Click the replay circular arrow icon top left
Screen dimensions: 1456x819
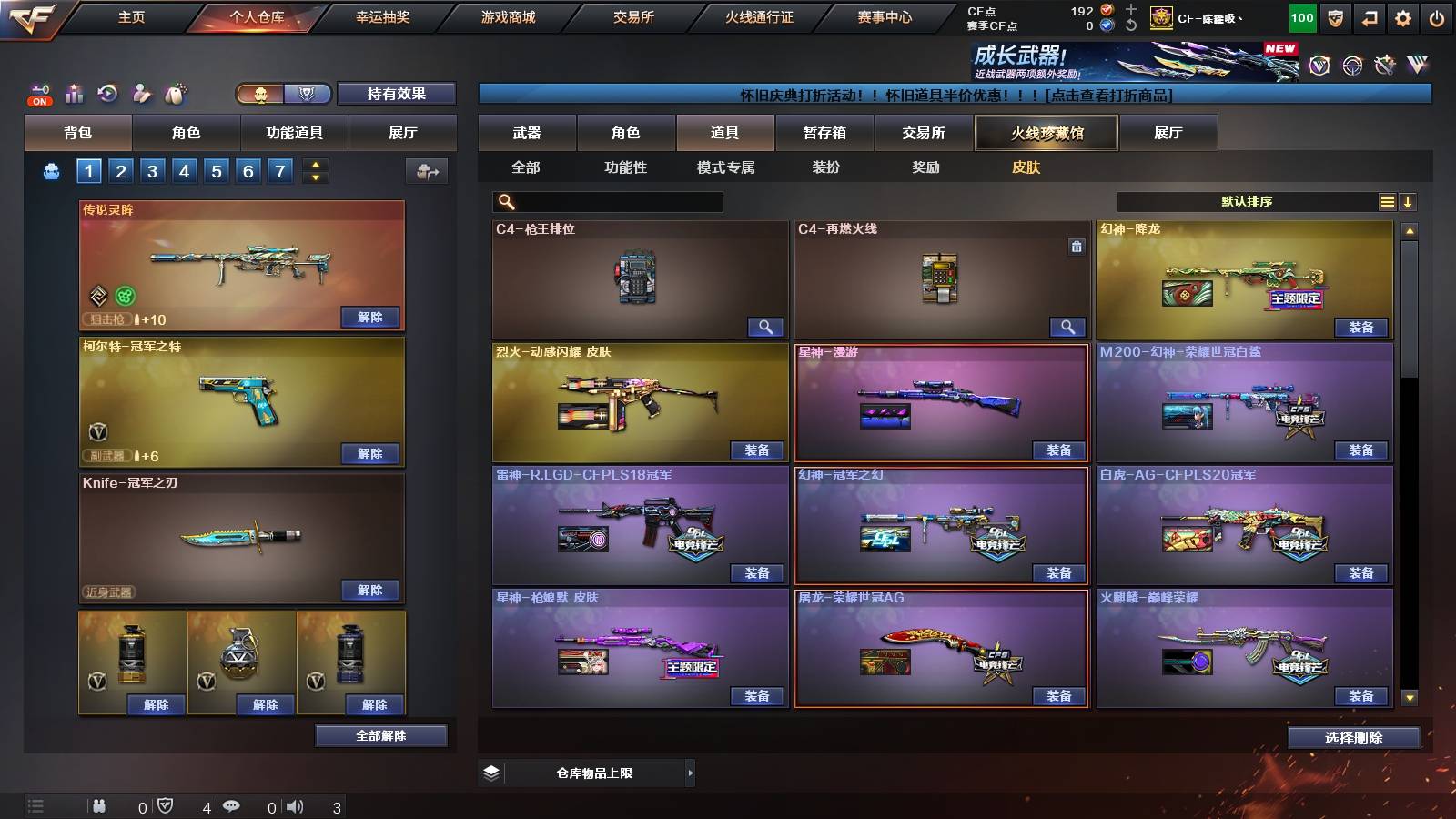(x=107, y=94)
